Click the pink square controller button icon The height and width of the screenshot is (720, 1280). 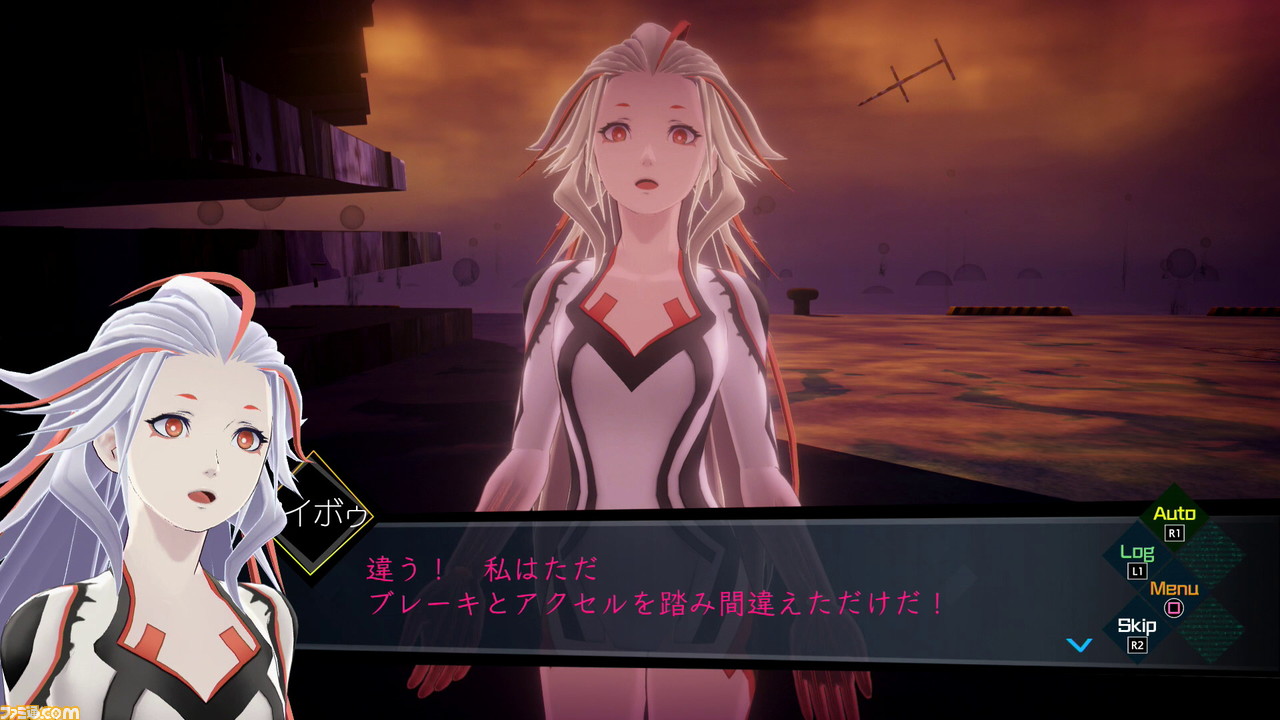[1173, 606]
